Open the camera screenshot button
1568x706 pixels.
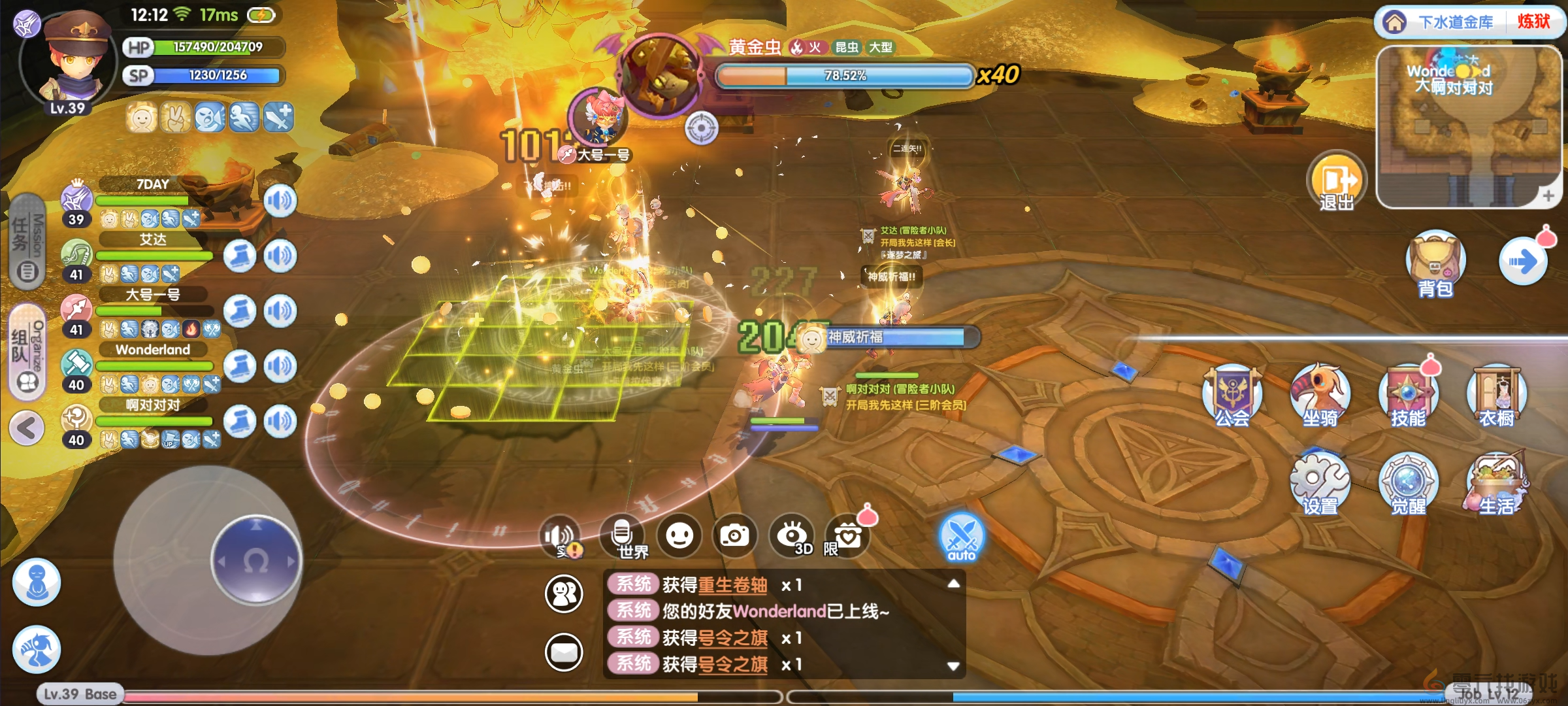[x=735, y=536]
